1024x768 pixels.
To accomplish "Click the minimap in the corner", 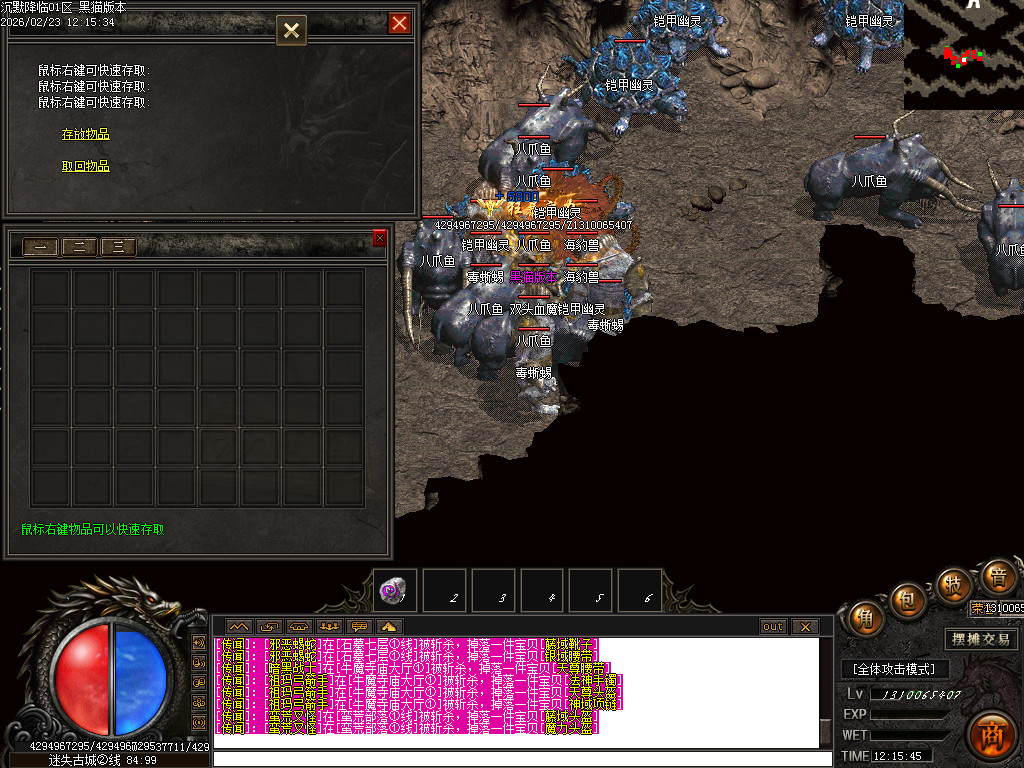I will (x=963, y=55).
